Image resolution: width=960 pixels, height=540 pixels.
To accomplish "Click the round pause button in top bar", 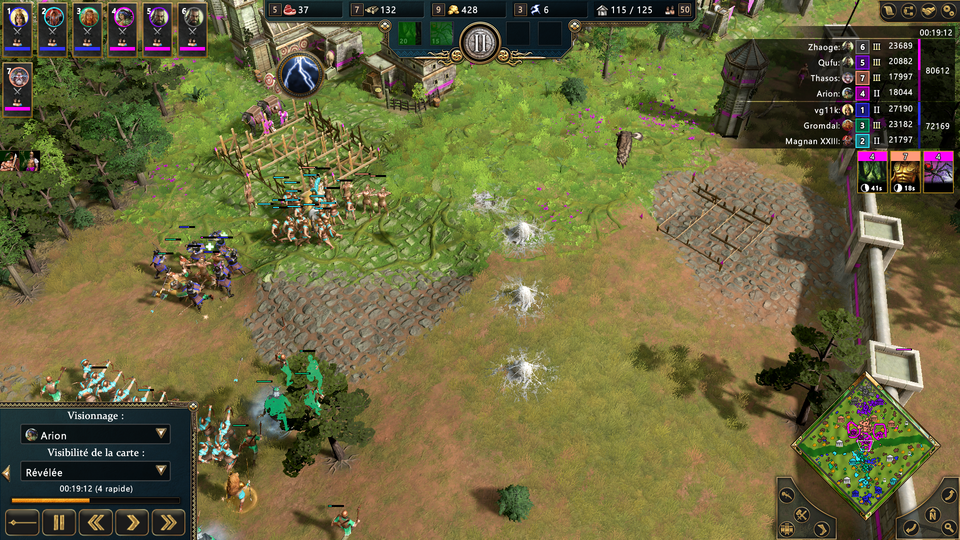I will 479,43.
